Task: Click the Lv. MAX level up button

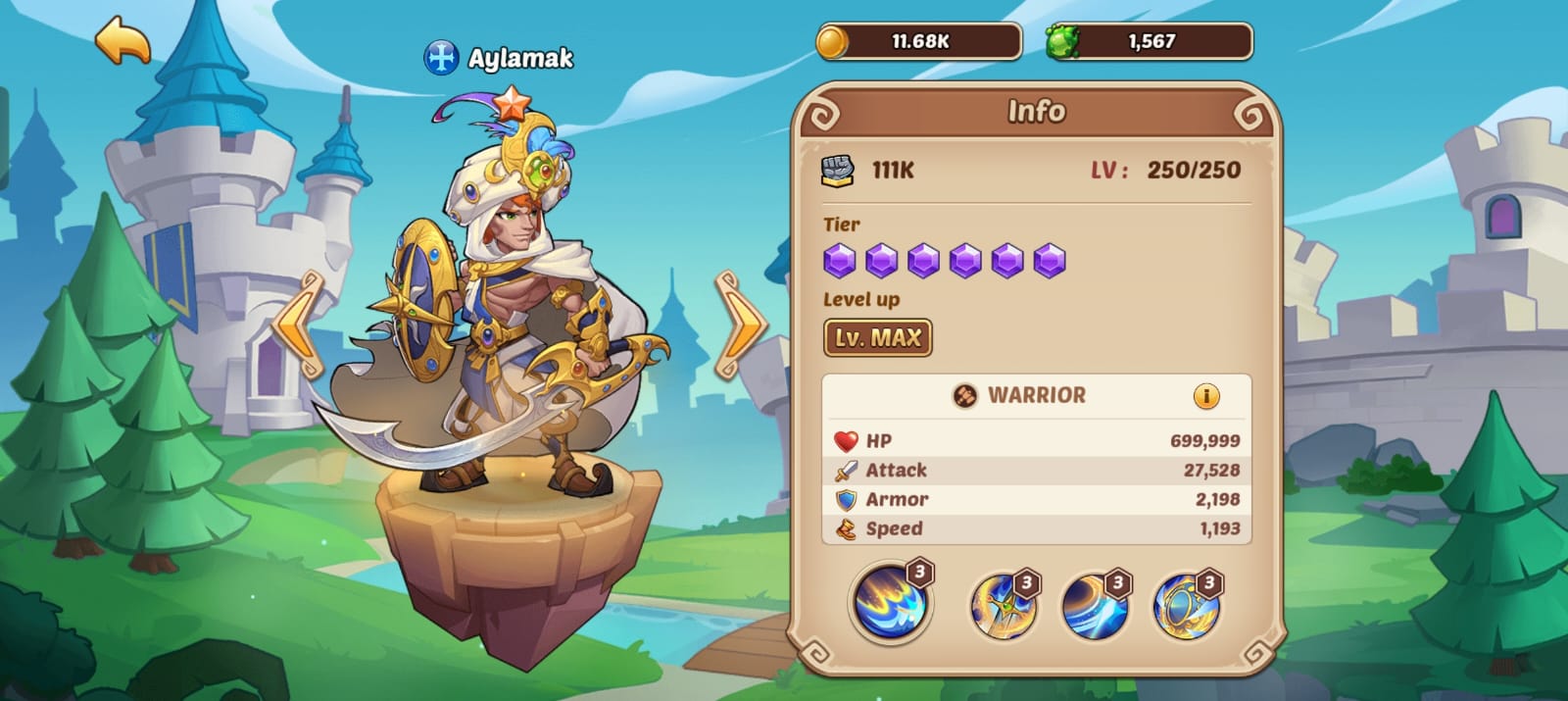Action: point(877,338)
